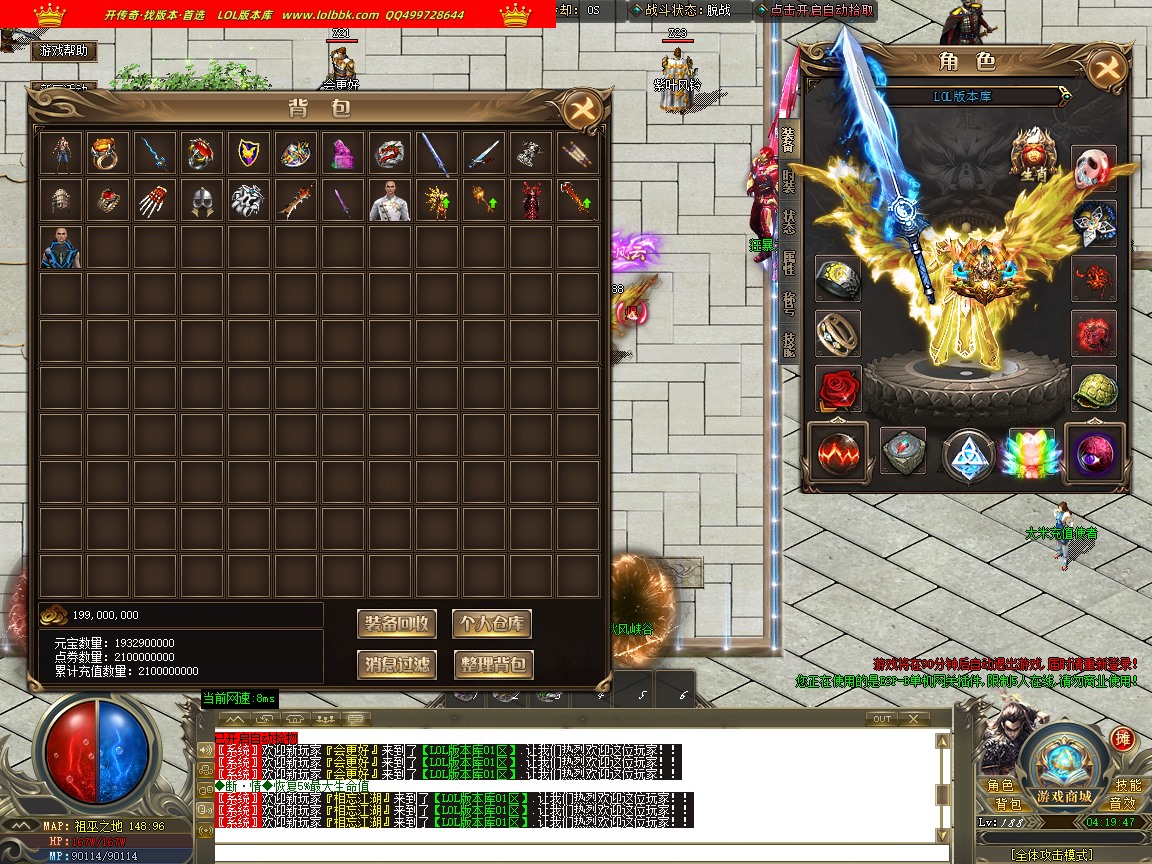
Task: Select the equipped red rose item
Action: [x=838, y=388]
